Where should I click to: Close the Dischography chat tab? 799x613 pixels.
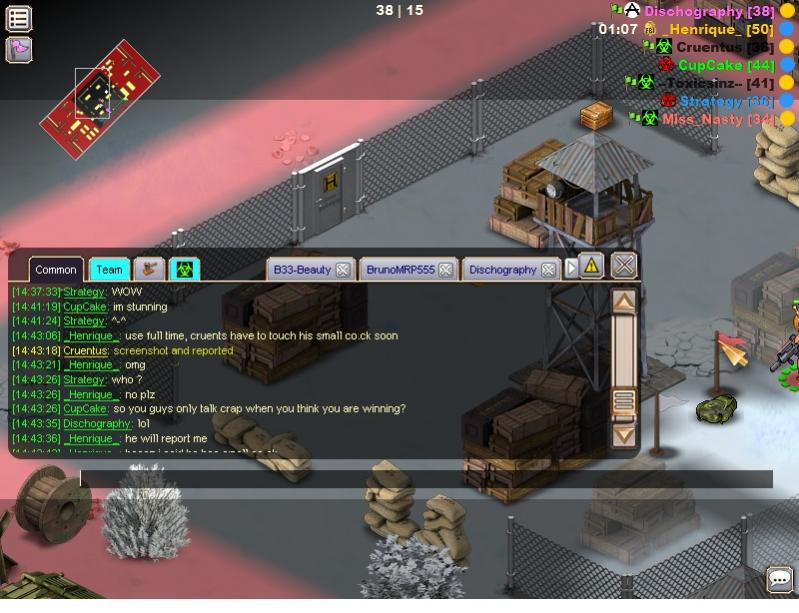548,269
